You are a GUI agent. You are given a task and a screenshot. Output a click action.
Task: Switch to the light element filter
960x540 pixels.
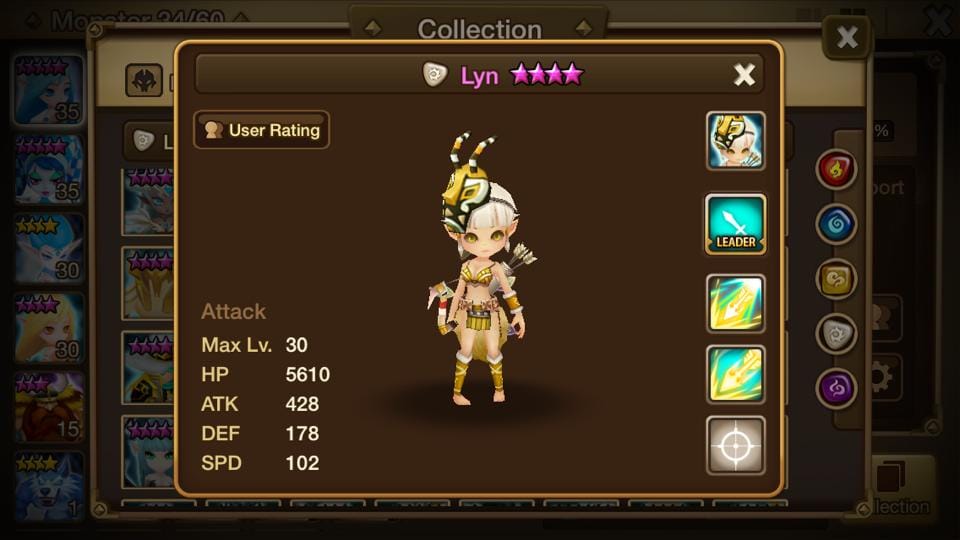[x=836, y=334]
